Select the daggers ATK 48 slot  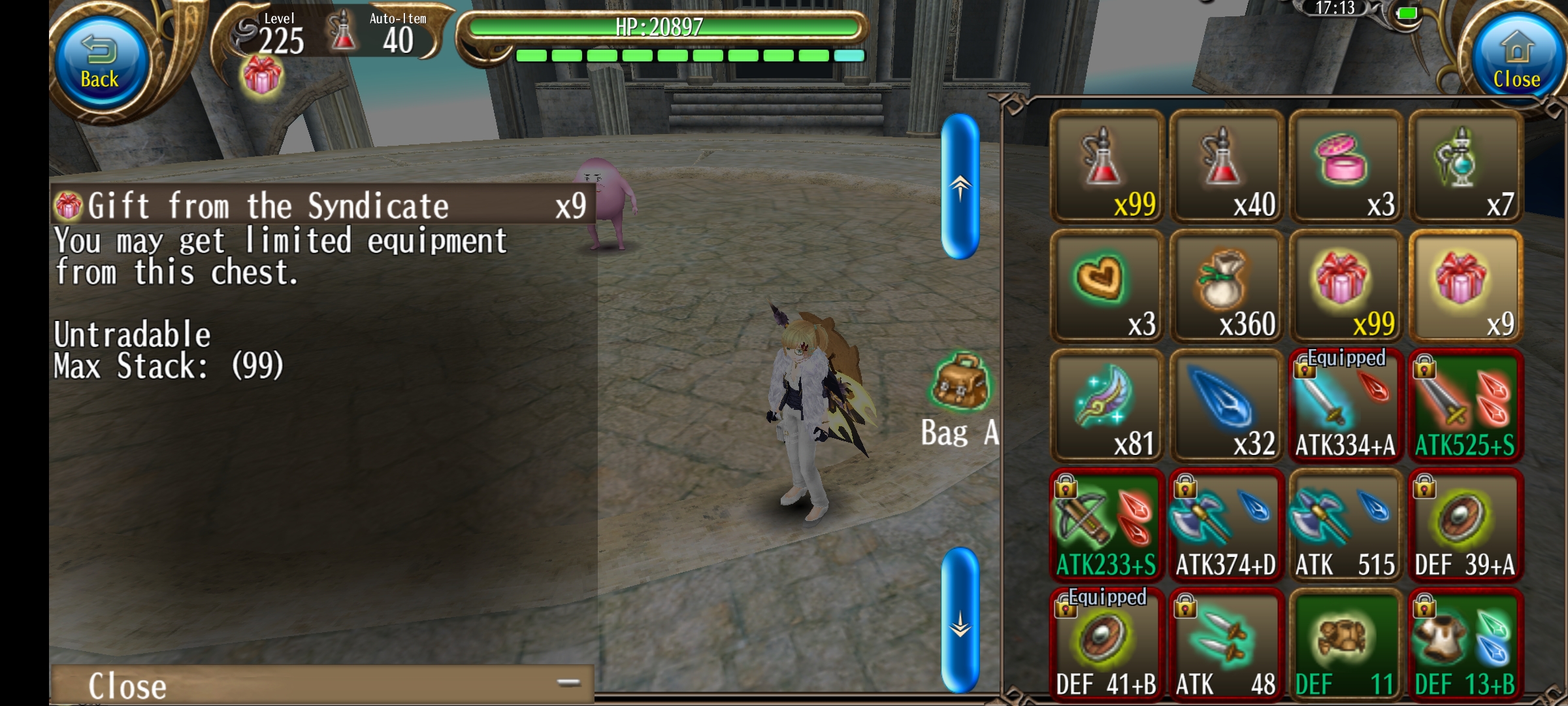[1226, 645]
